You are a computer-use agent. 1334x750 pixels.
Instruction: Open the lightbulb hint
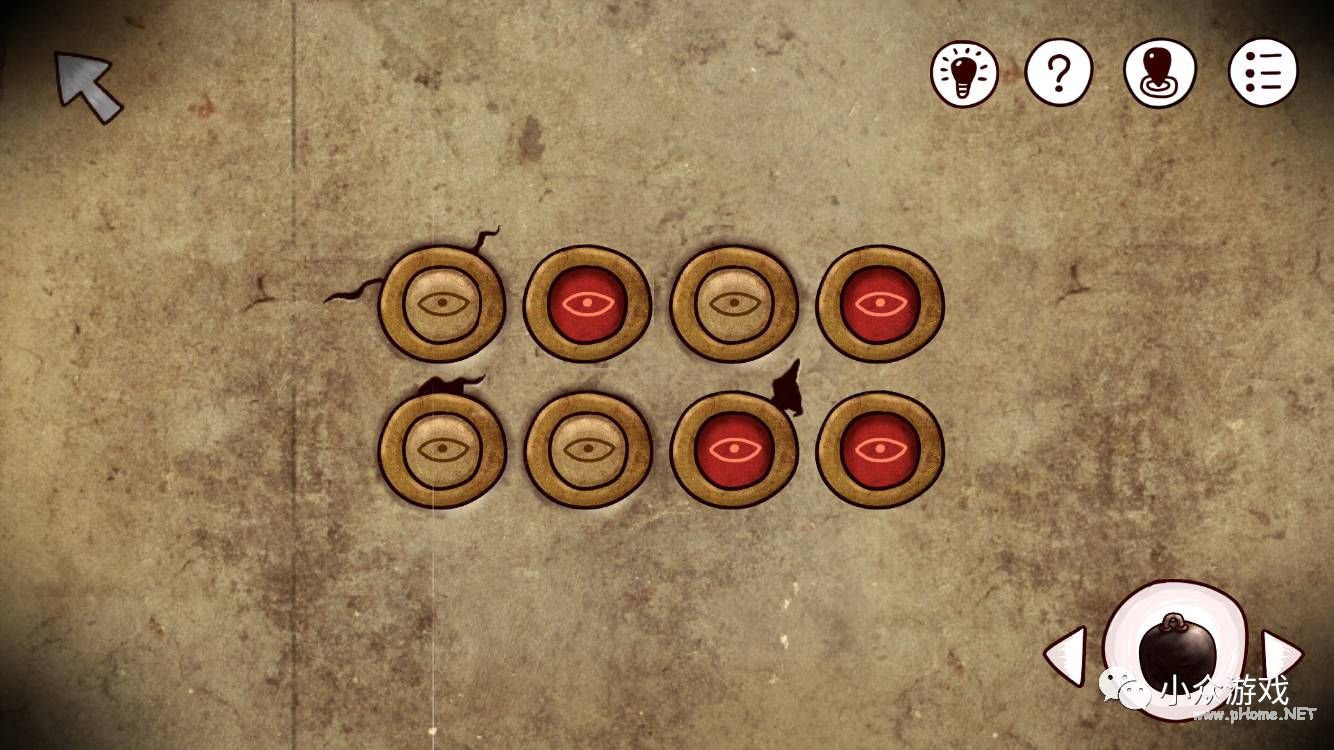964,73
